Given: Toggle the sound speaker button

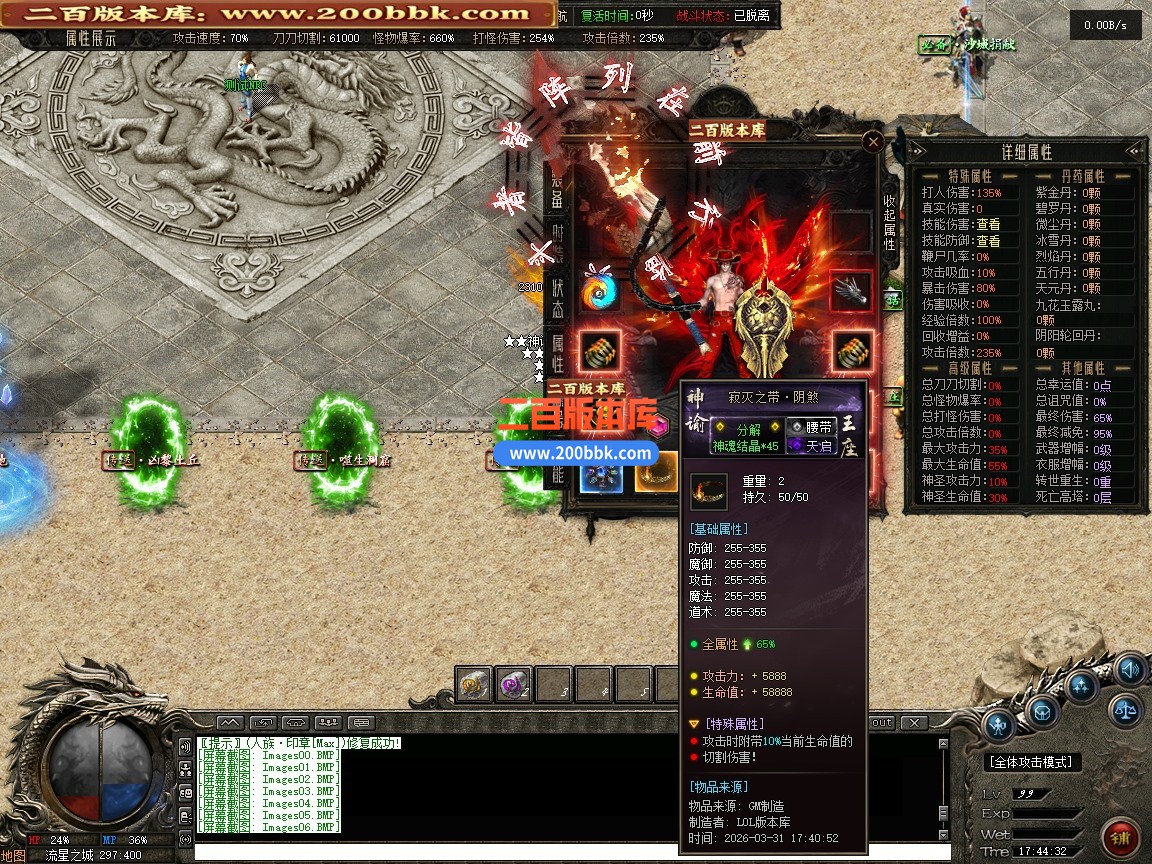Looking at the screenshot, I should tap(1128, 668).
